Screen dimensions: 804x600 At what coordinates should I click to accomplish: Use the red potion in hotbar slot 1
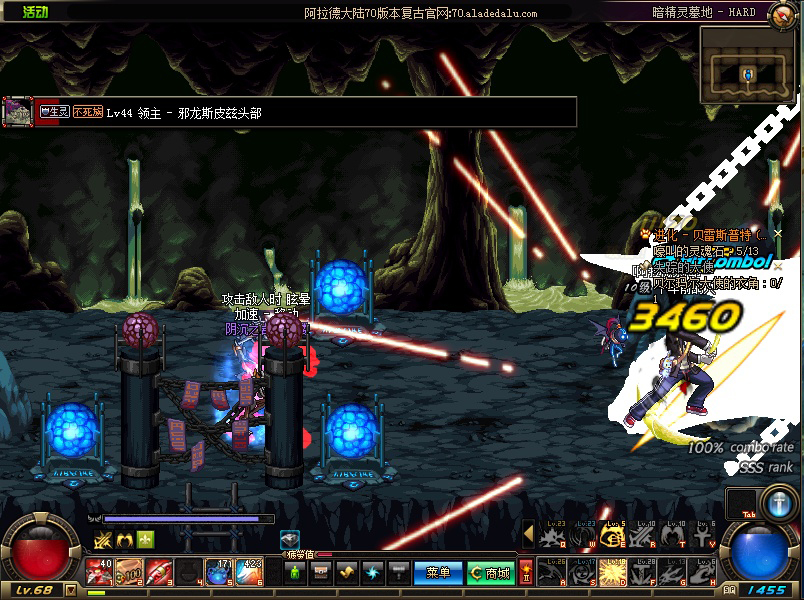pos(98,572)
